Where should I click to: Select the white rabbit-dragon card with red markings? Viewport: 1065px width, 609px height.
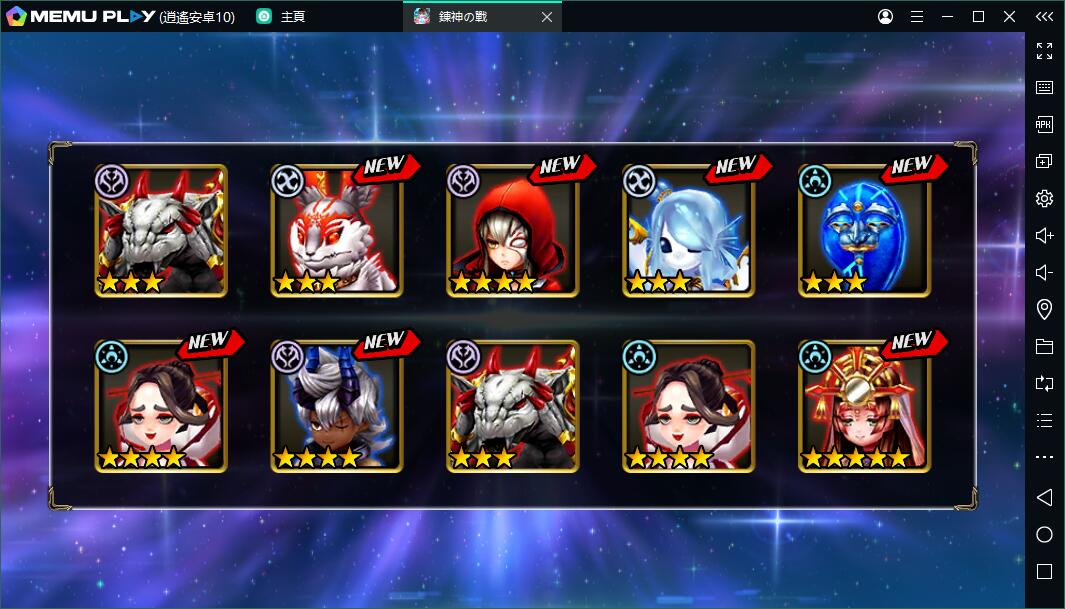336,231
